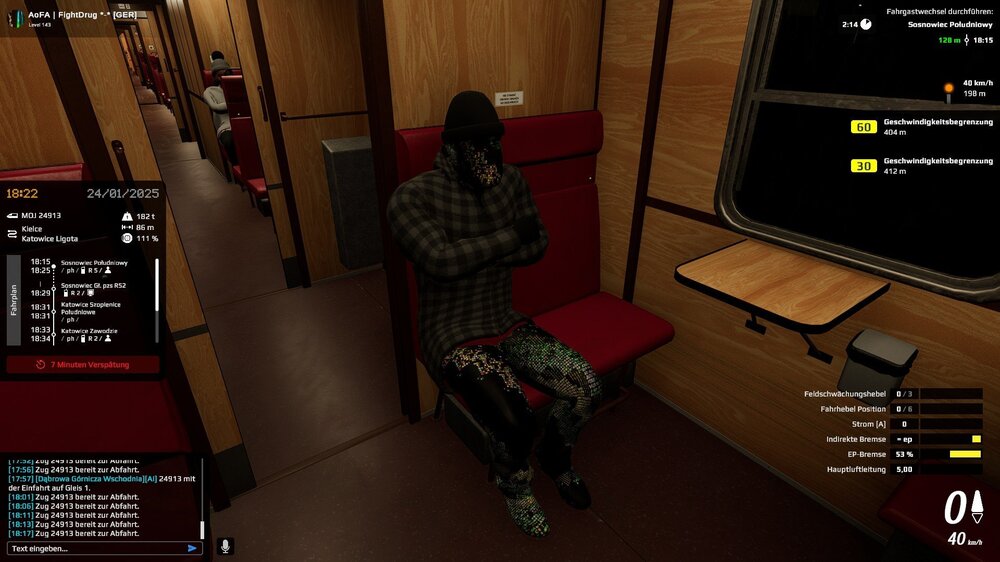Select the Sosnowiec Gł. pzs R52 stop row
Image resolution: width=1000 pixels, height=562 pixels.
coord(95,285)
